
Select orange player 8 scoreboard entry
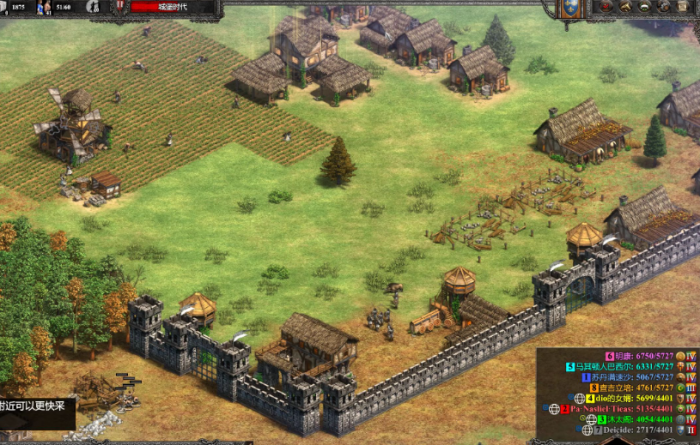point(636,387)
